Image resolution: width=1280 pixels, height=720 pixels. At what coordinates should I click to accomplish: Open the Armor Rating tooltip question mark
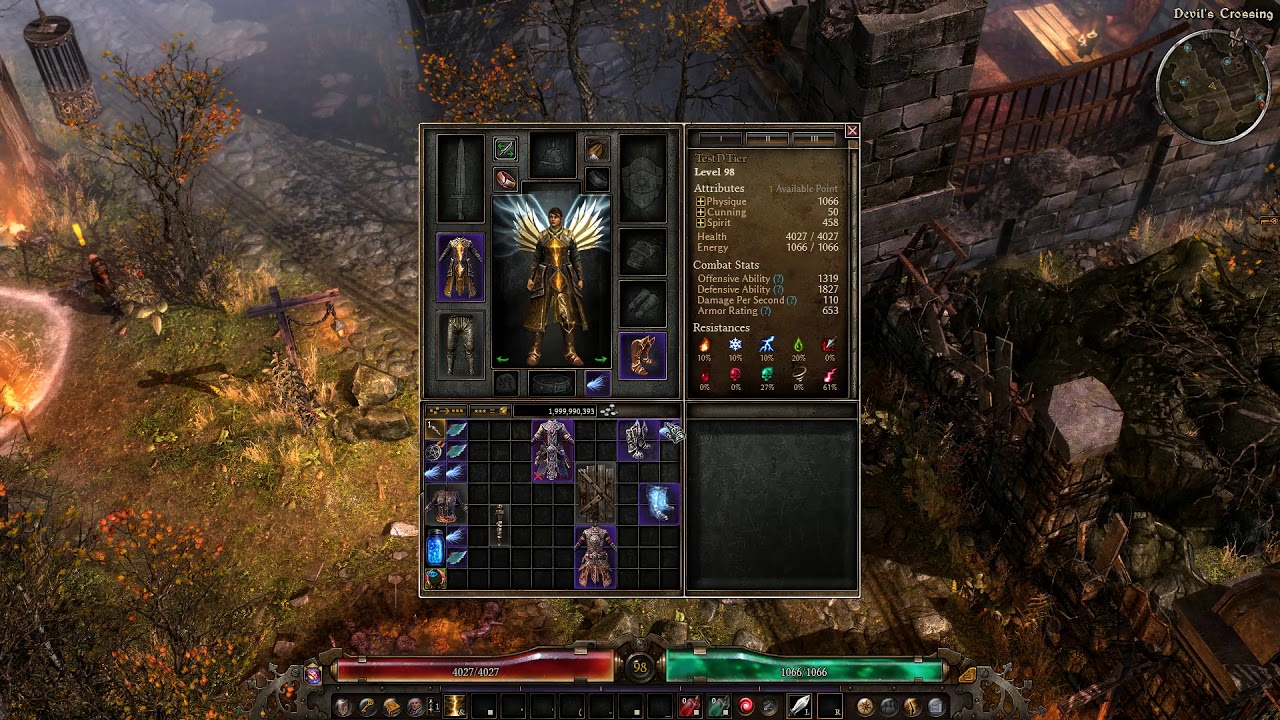pyautogui.click(x=764, y=312)
